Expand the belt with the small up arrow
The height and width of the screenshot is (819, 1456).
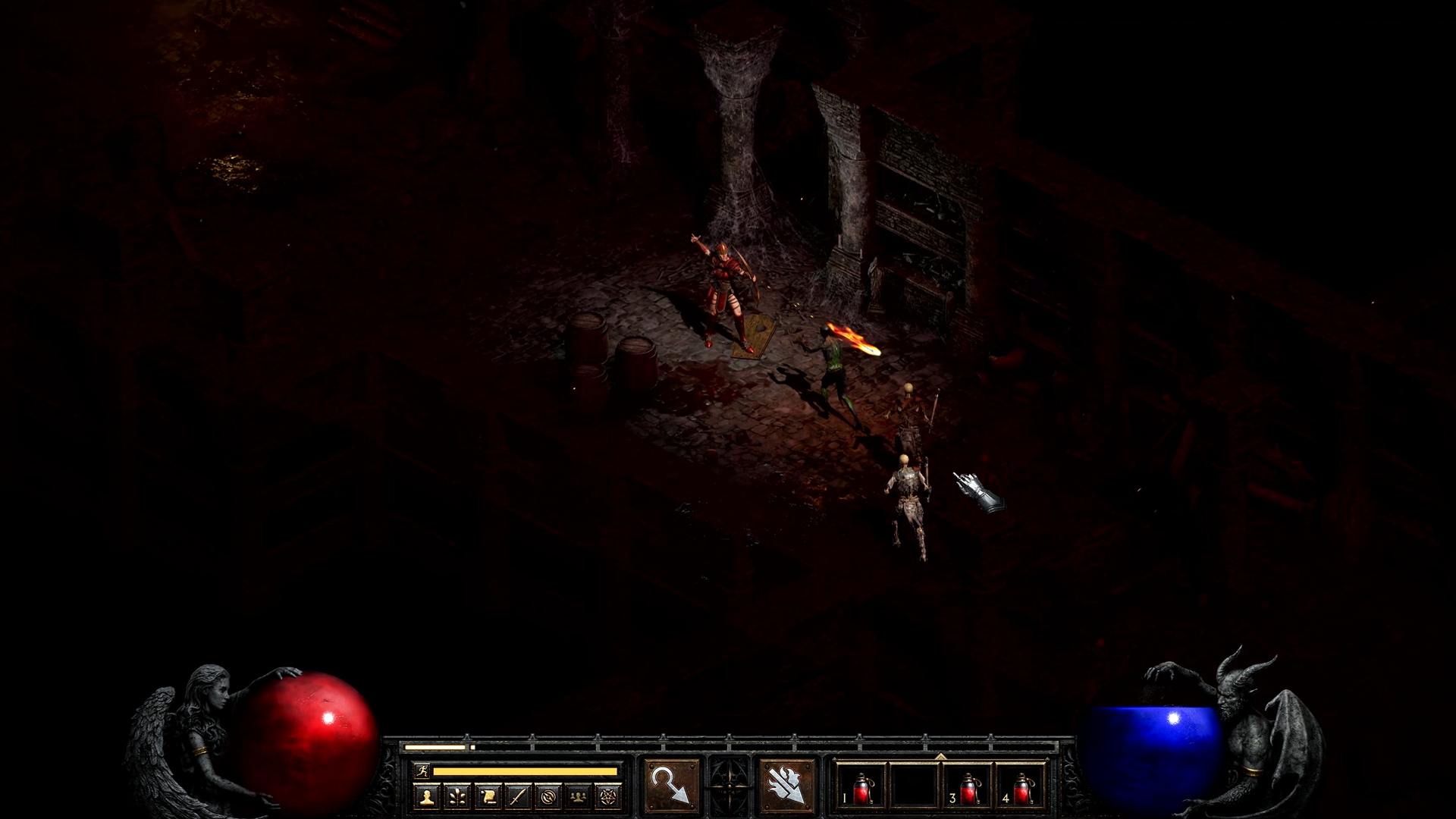[x=940, y=756]
